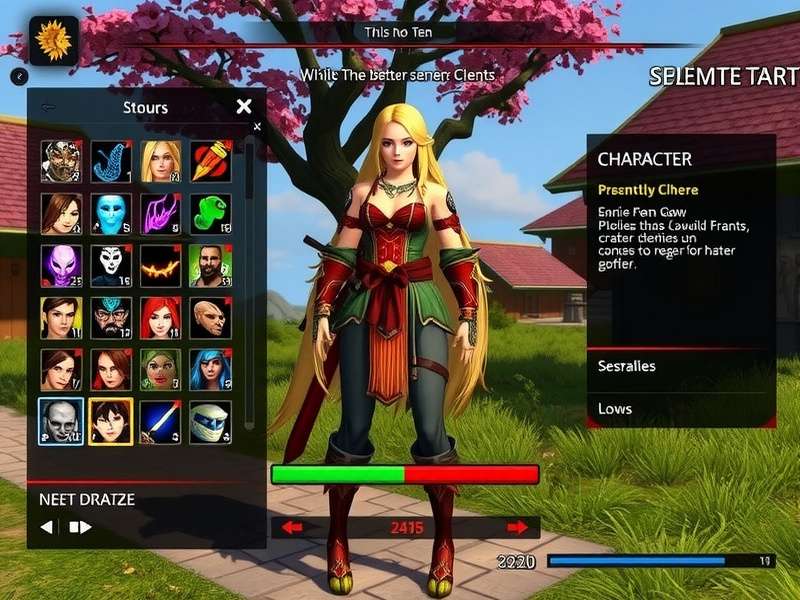Select the orange carrot rocket icon

tap(210, 160)
